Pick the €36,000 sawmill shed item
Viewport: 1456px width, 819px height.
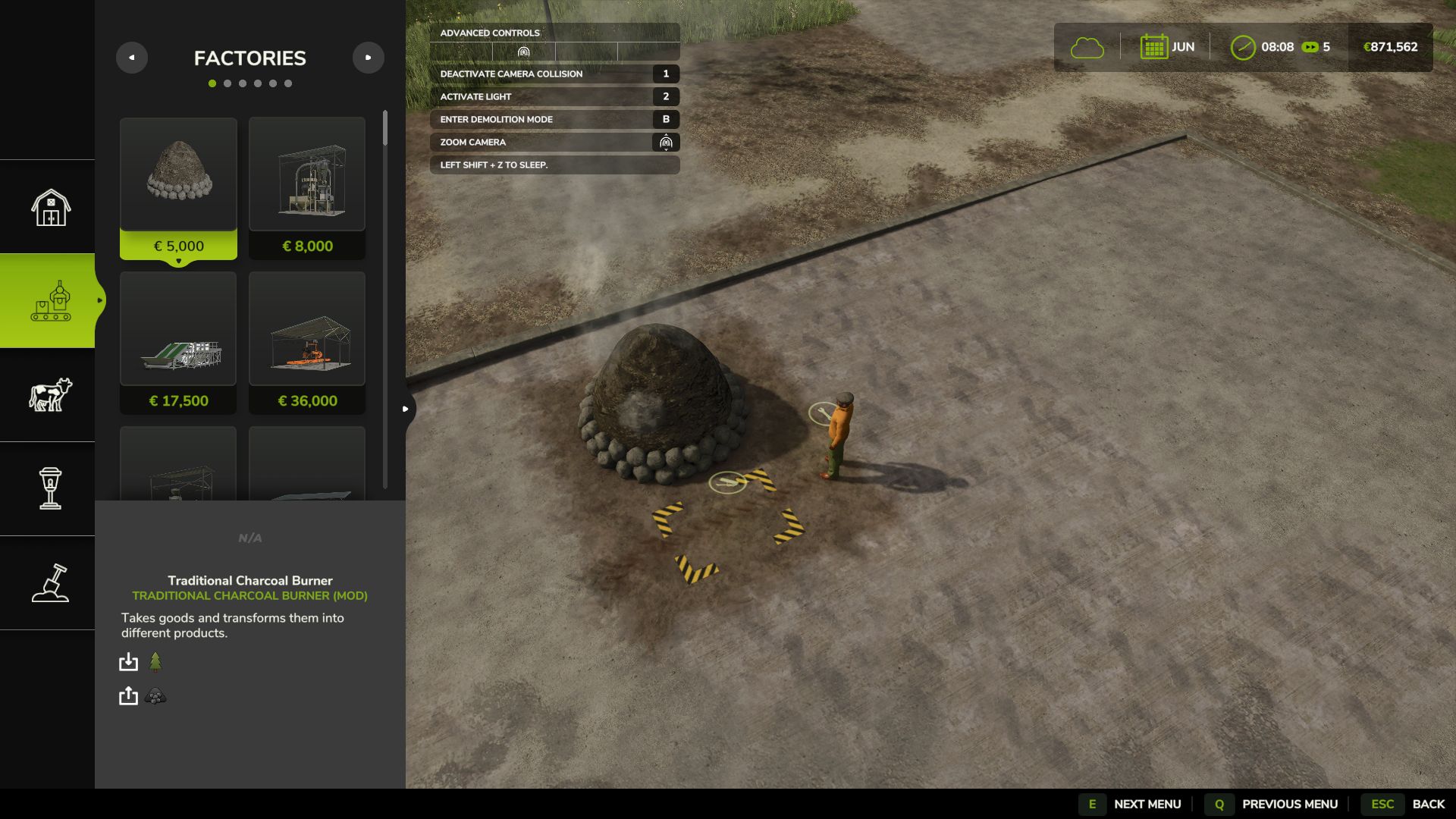[x=307, y=342]
